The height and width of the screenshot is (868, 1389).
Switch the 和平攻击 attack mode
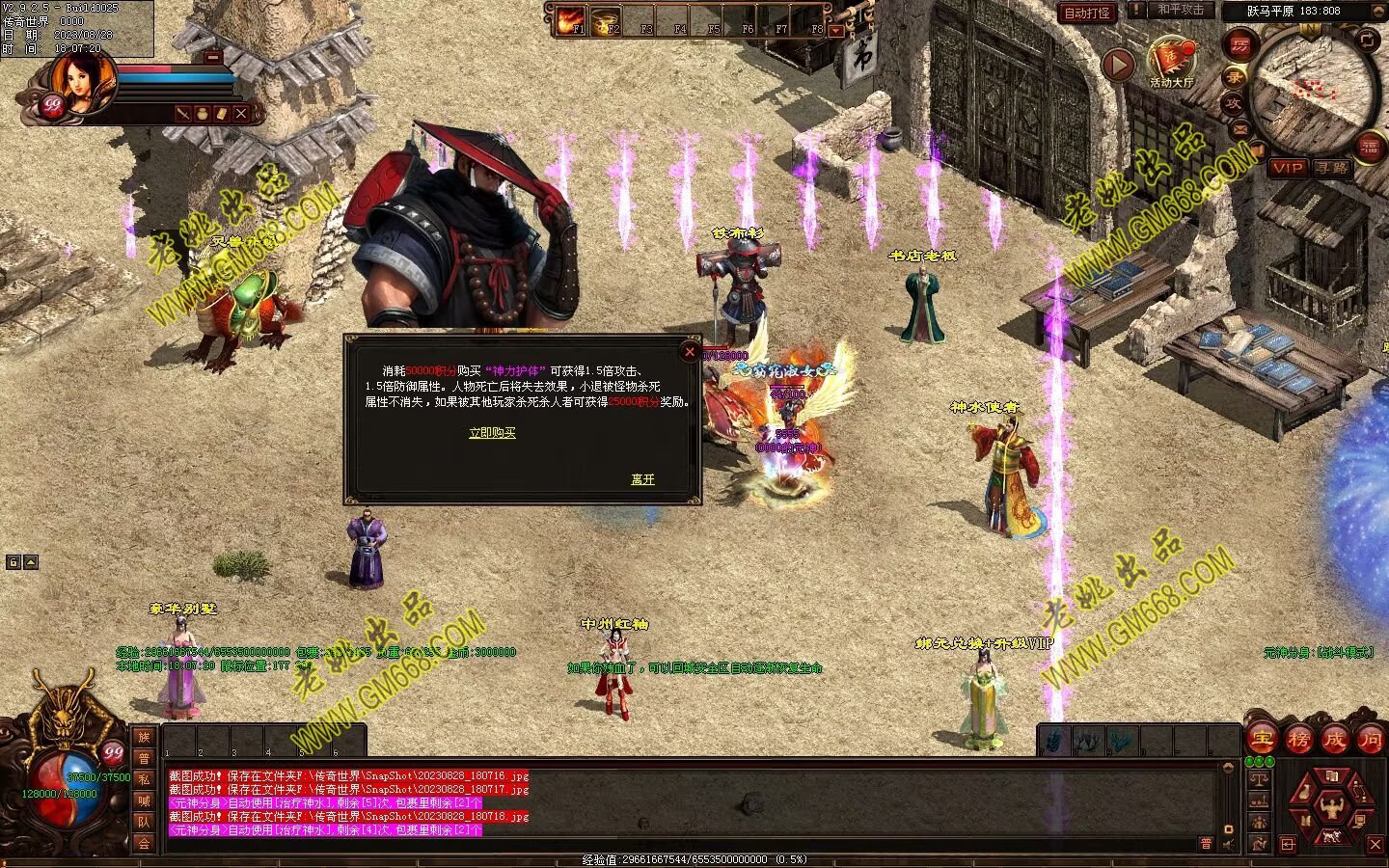[x=1181, y=11]
